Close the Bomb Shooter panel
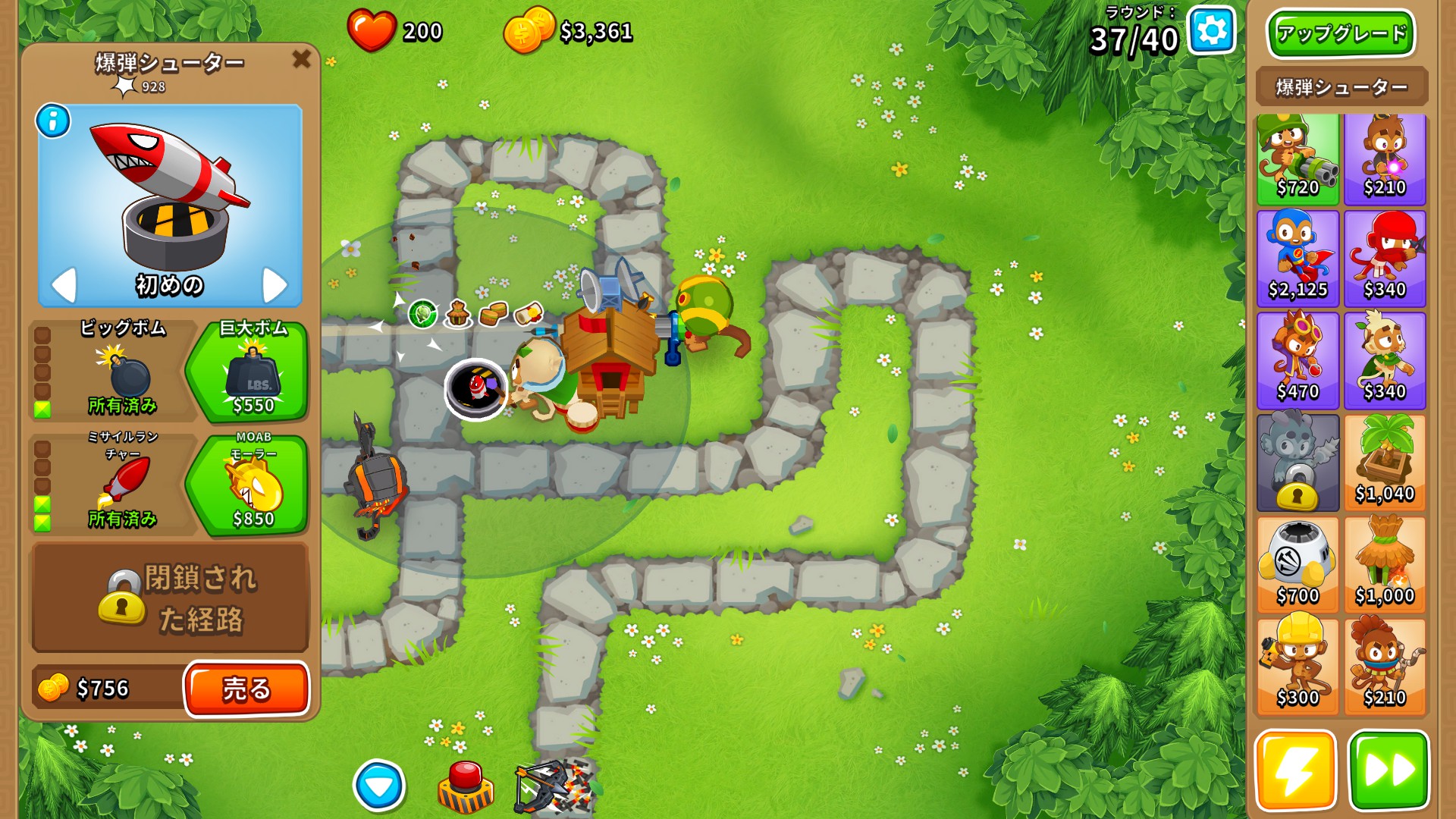This screenshot has height=819, width=1456. click(x=301, y=58)
